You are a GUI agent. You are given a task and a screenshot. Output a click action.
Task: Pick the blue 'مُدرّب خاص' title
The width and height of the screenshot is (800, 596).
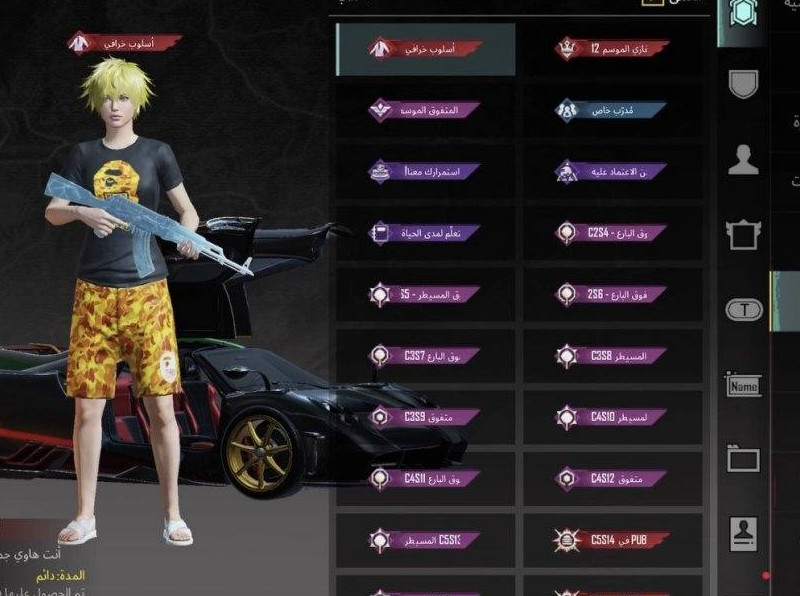(613, 110)
